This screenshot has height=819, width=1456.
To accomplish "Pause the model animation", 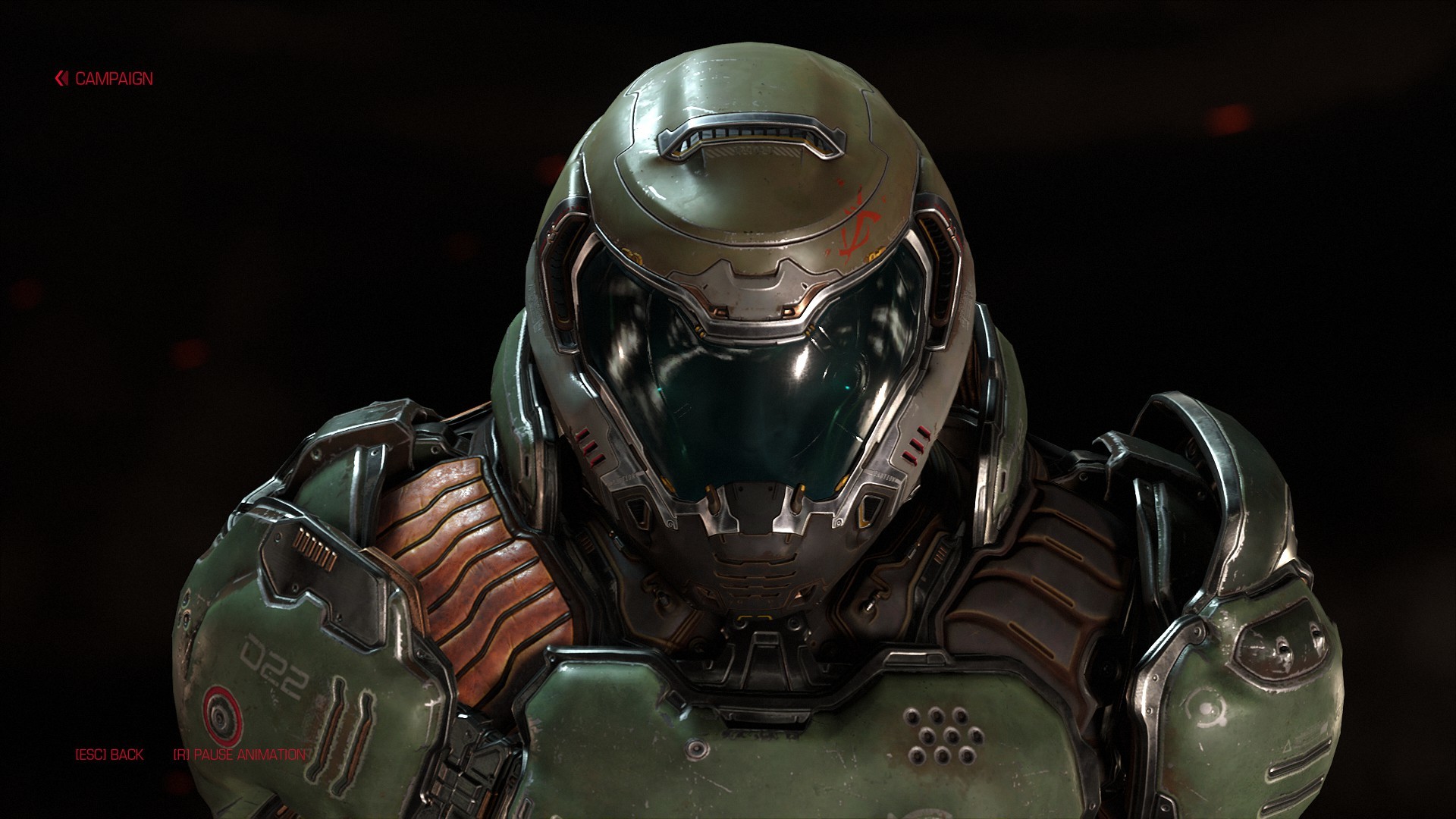I will pyautogui.click(x=240, y=755).
